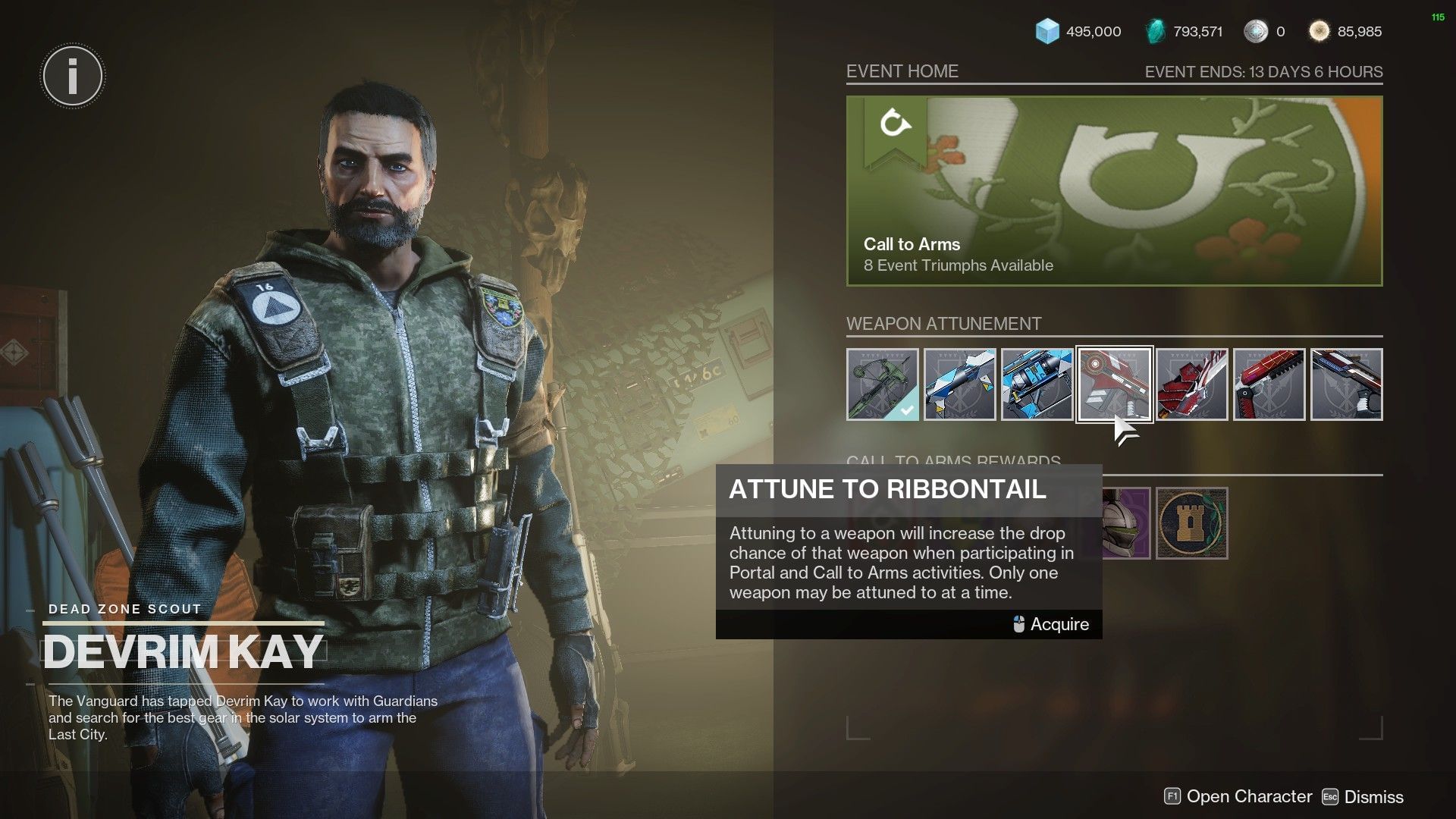Choose the bright blue machine gun weapon
This screenshot has height=819, width=1456.
(1037, 384)
